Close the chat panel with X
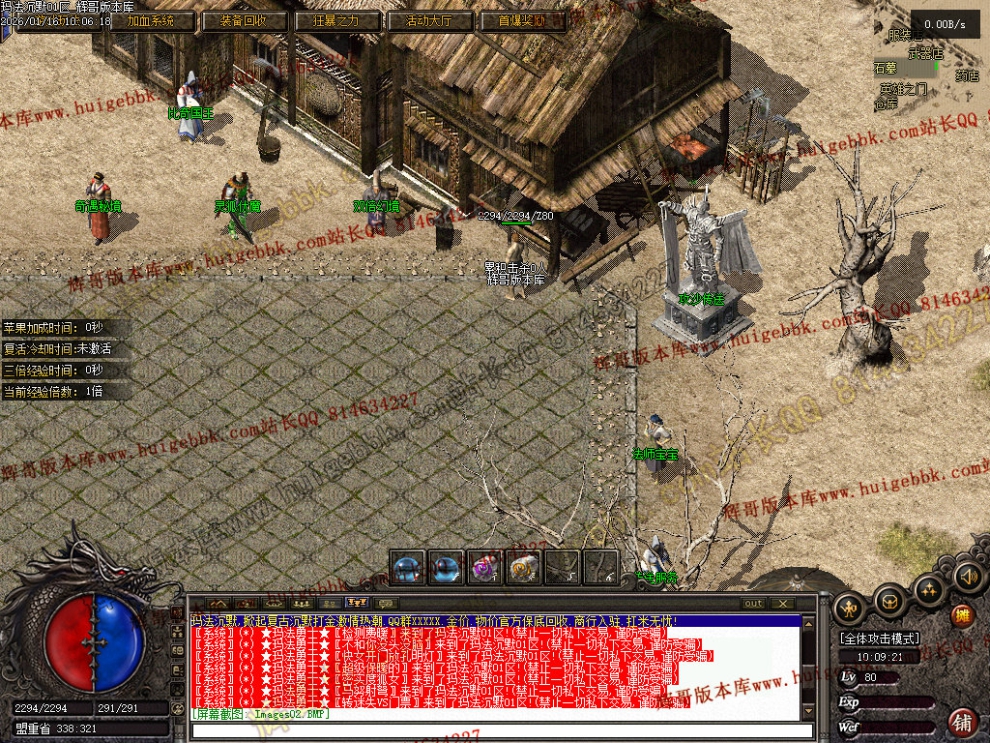This screenshot has height=743, width=990. 782,603
